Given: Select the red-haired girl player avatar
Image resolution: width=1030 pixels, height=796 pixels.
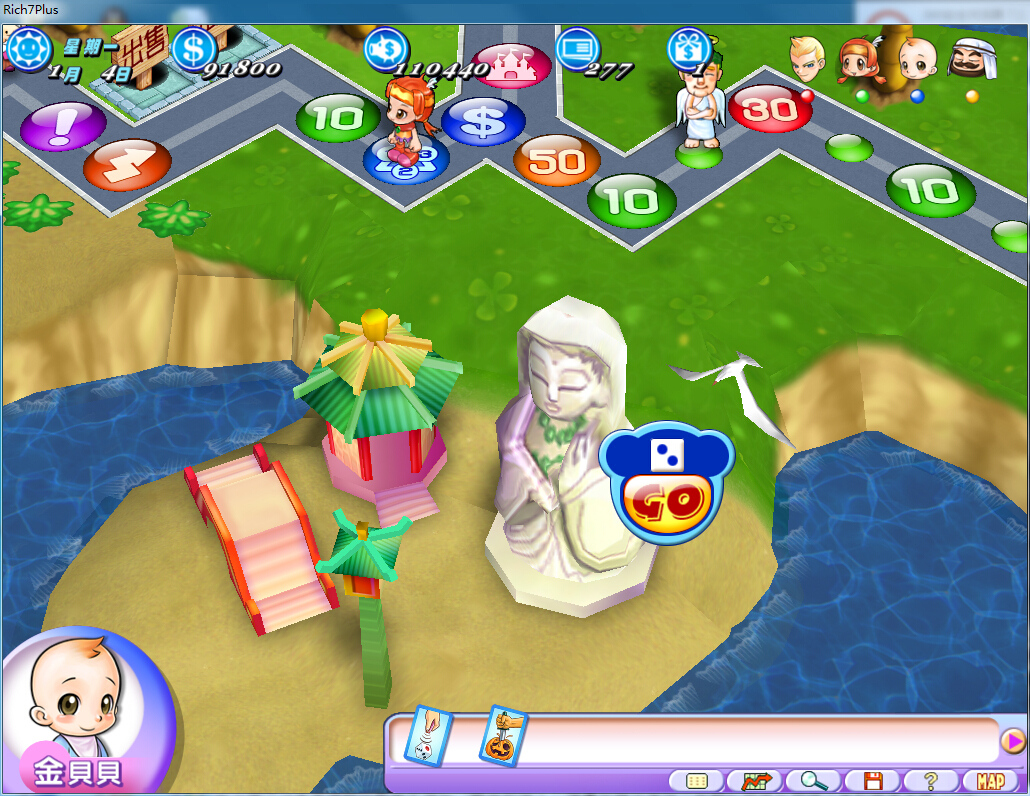Looking at the screenshot, I should click(x=858, y=60).
